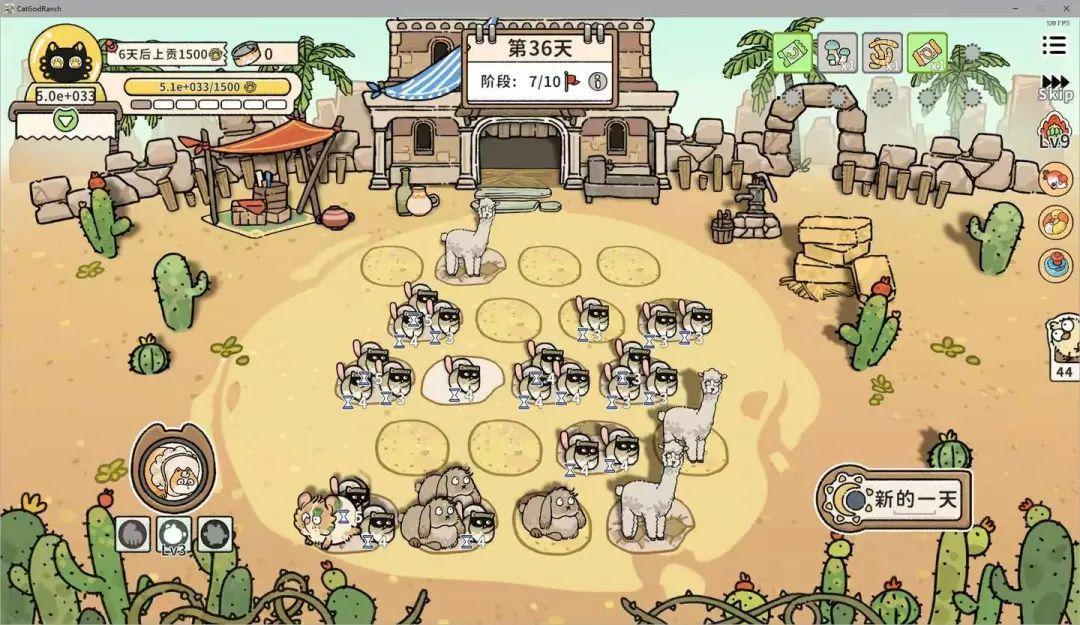Image resolution: width=1080 pixels, height=625 pixels.
Task: Click the cat food can currency
Action: 268,54
